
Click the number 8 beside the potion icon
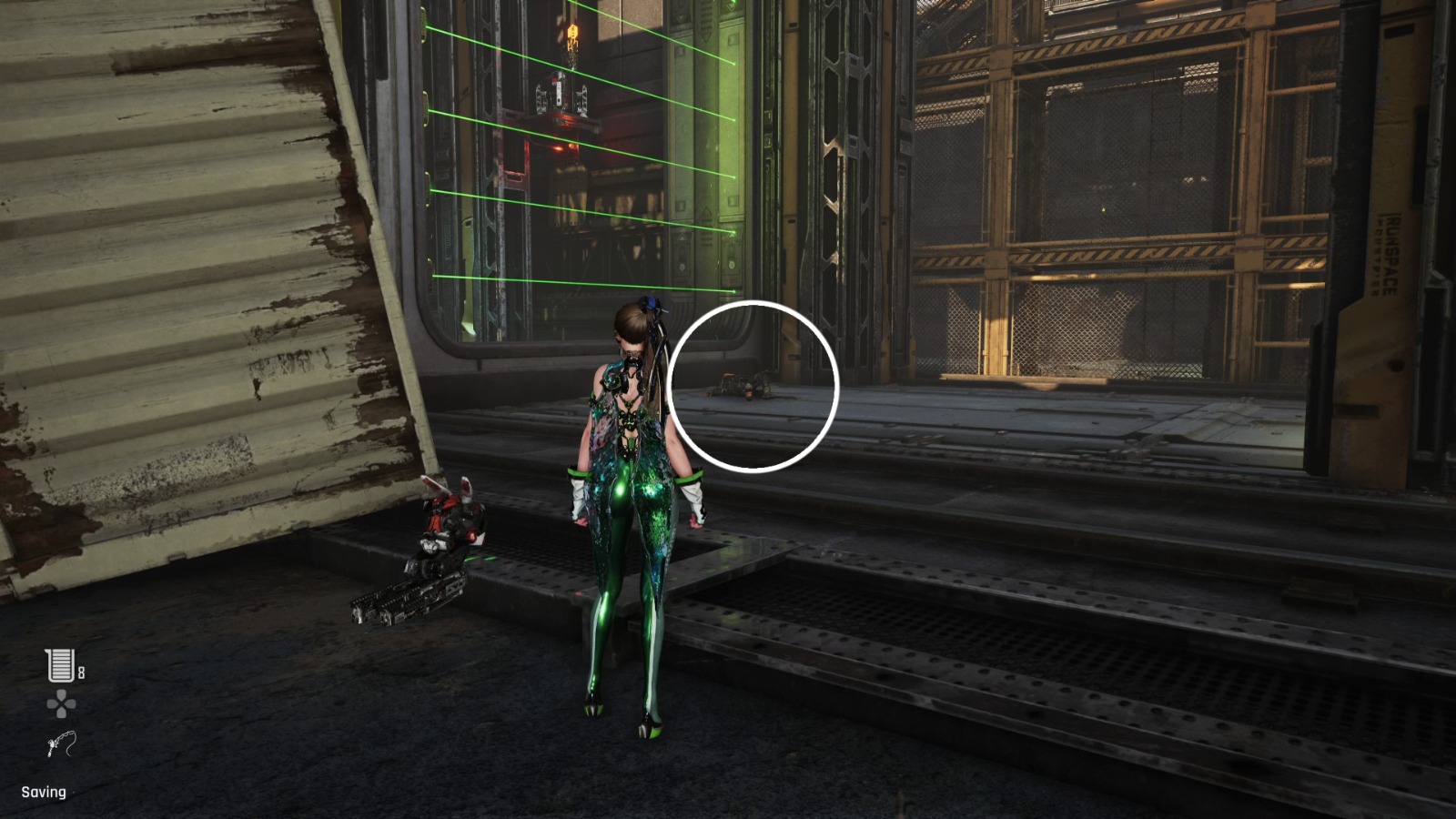tap(79, 674)
